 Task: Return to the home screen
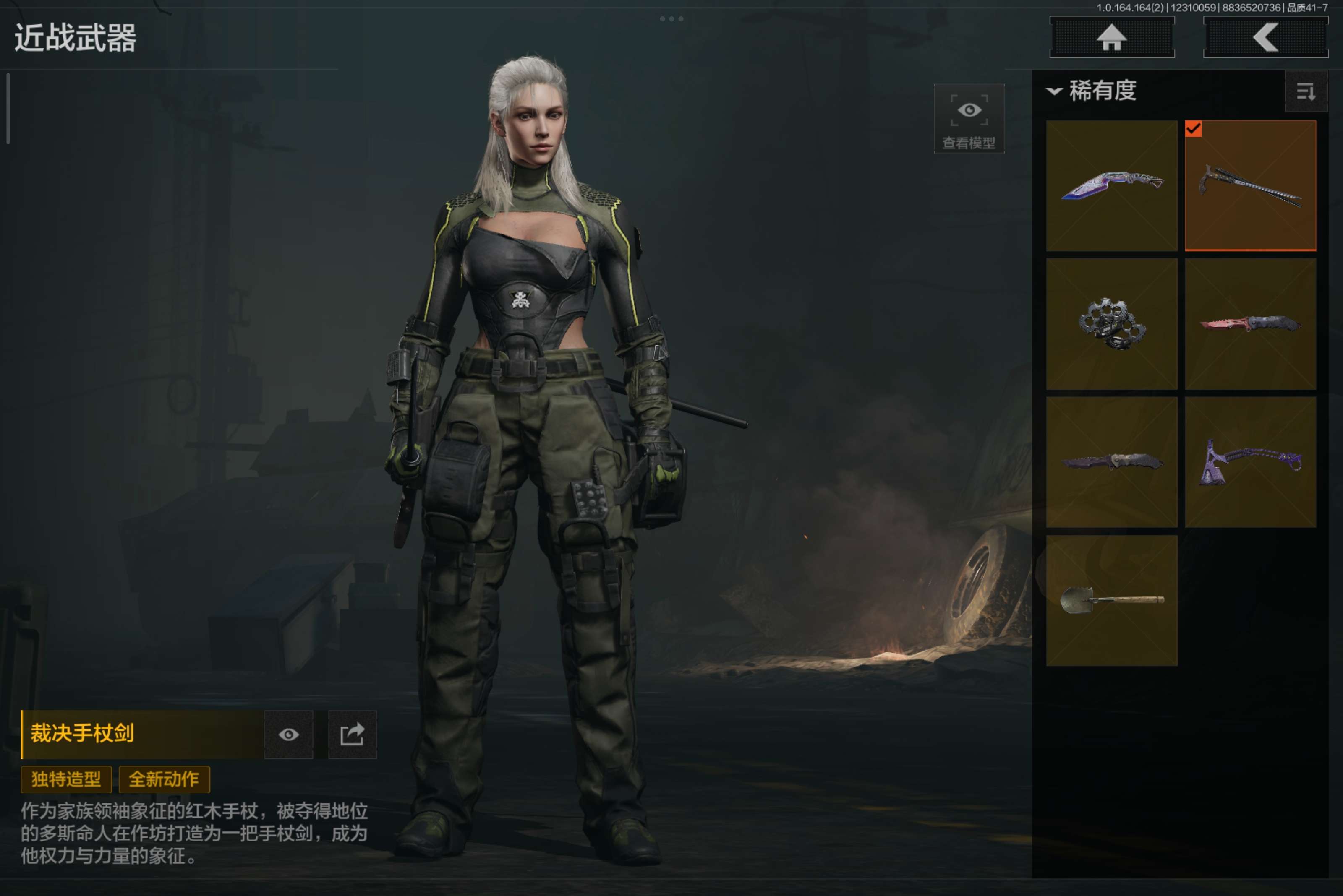pos(1111,38)
